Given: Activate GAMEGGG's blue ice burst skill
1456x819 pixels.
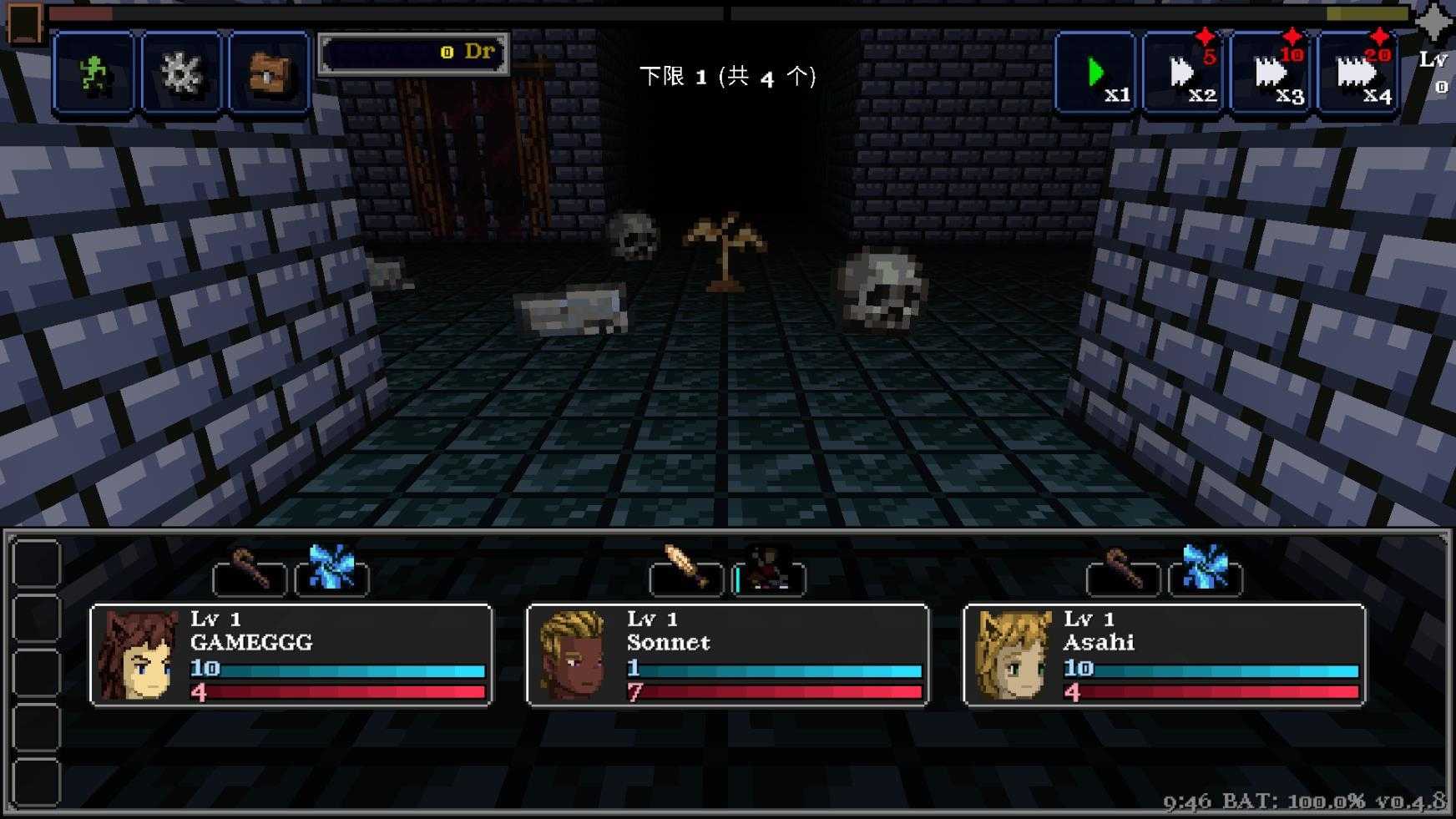Looking at the screenshot, I should click(331, 571).
